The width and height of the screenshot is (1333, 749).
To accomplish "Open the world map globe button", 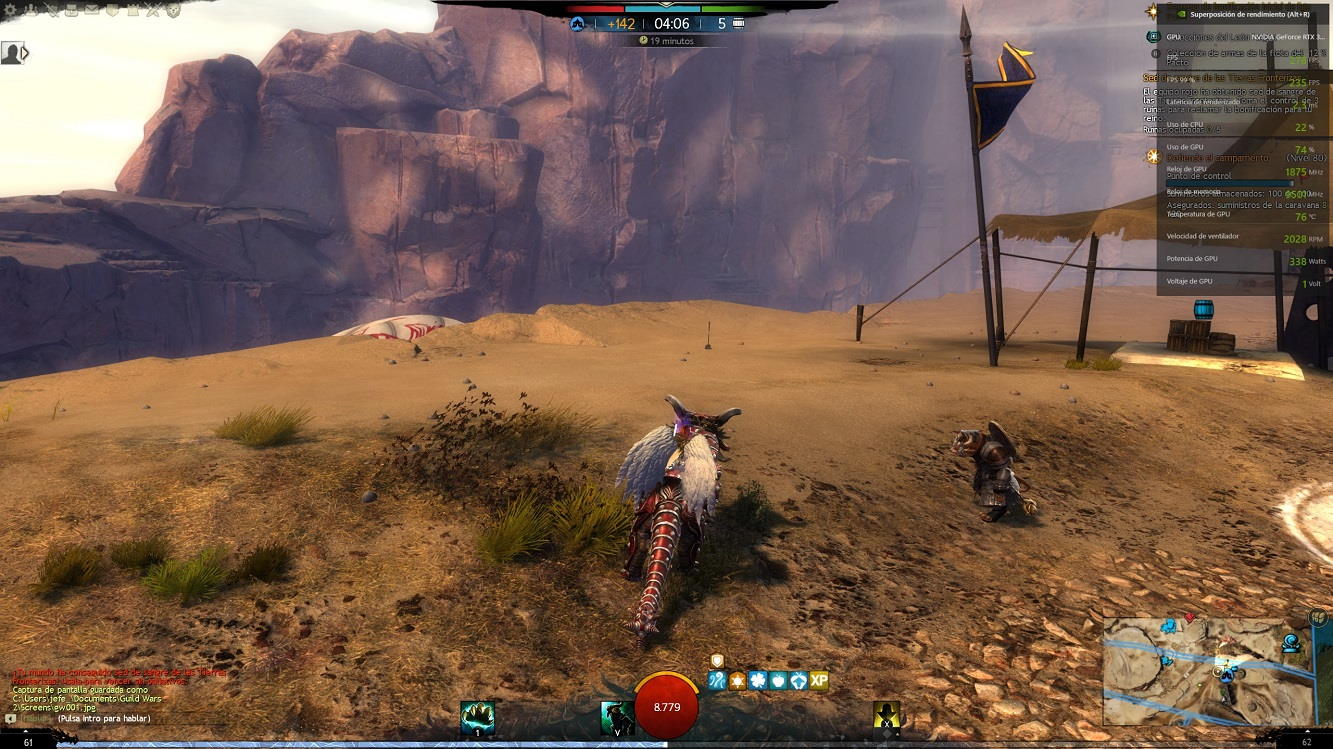I will coord(1318,617).
